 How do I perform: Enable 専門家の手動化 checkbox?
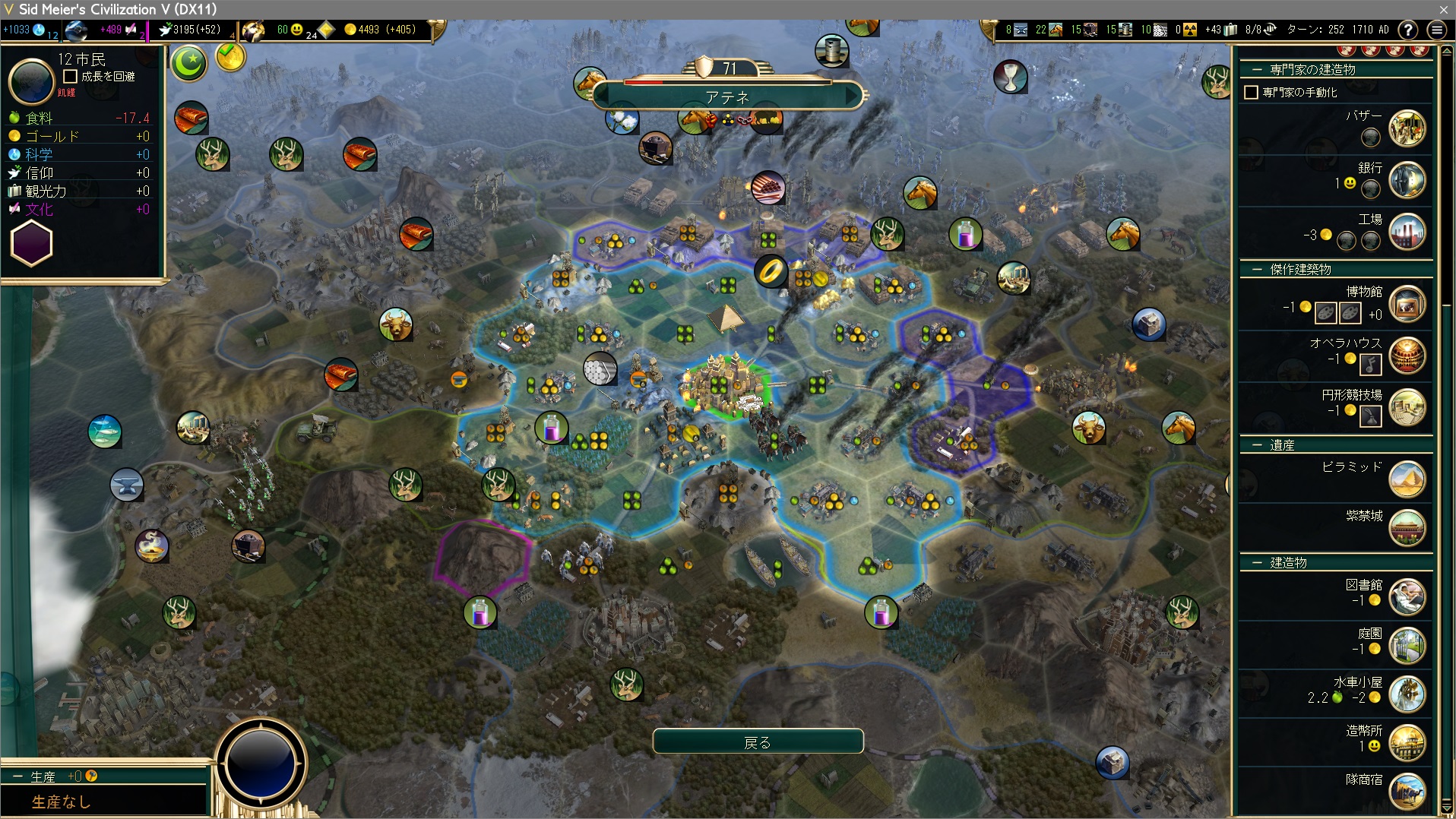(1251, 92)
